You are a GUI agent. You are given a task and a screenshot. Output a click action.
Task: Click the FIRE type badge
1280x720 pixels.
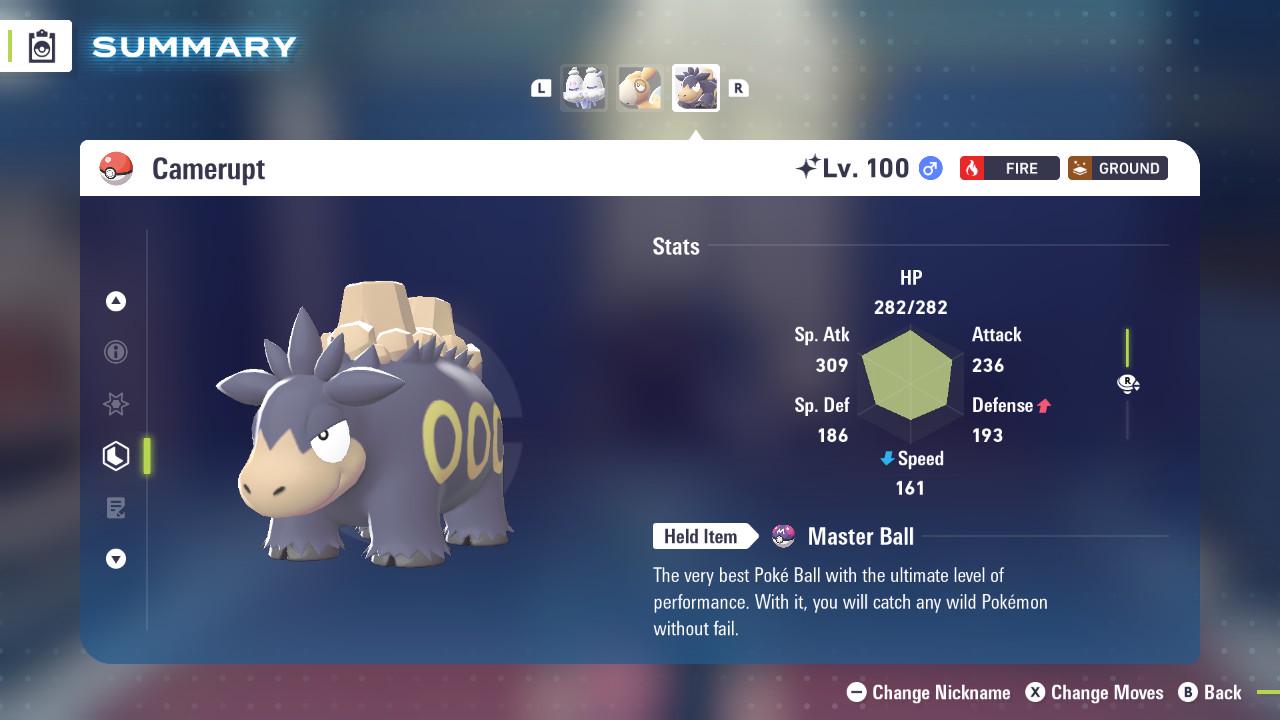pos(1009,168)
